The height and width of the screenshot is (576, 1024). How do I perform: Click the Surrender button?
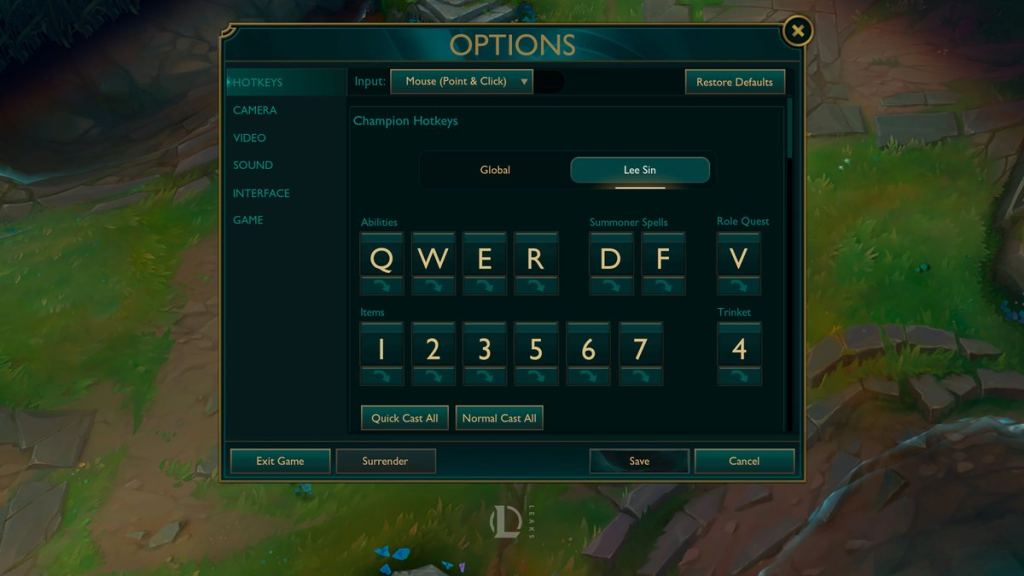coord(385,461)
